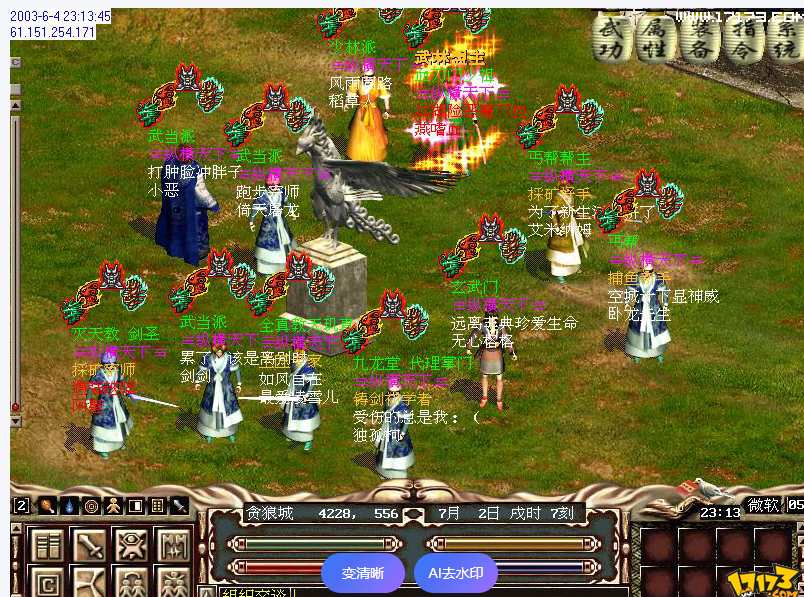Activate the sword action button
Screen dimensions: 804x597
(90, 546)
